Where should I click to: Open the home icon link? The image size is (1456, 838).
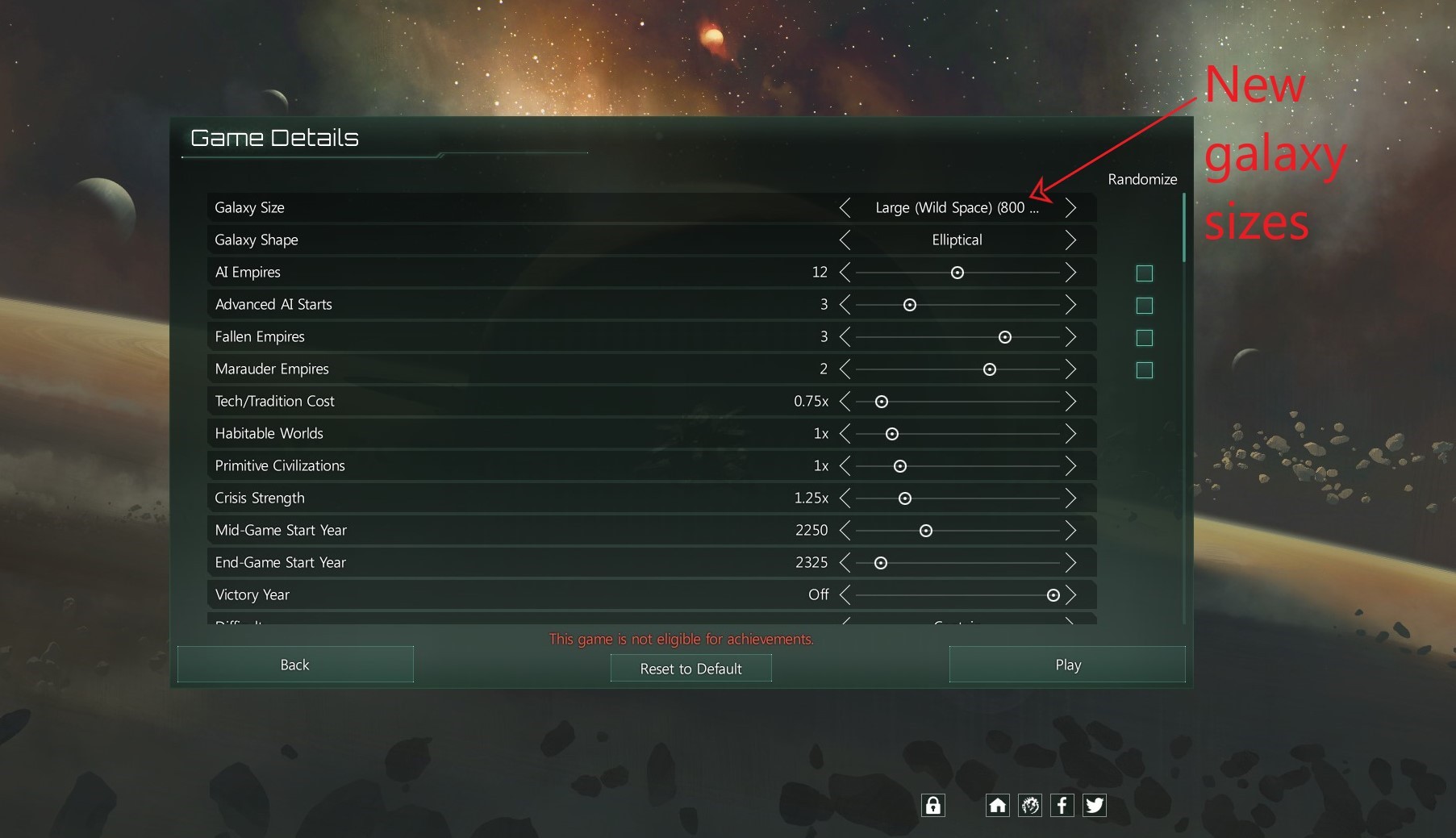coord(998,805)
